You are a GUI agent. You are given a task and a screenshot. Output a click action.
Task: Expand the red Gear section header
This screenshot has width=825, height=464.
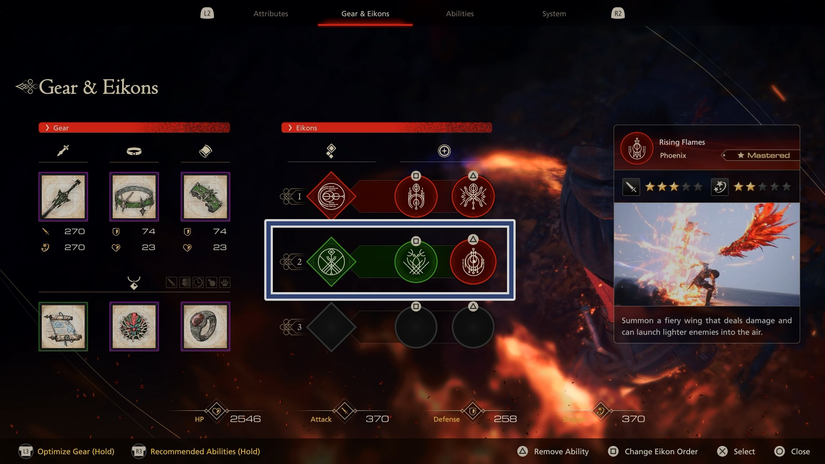point(134,128)
